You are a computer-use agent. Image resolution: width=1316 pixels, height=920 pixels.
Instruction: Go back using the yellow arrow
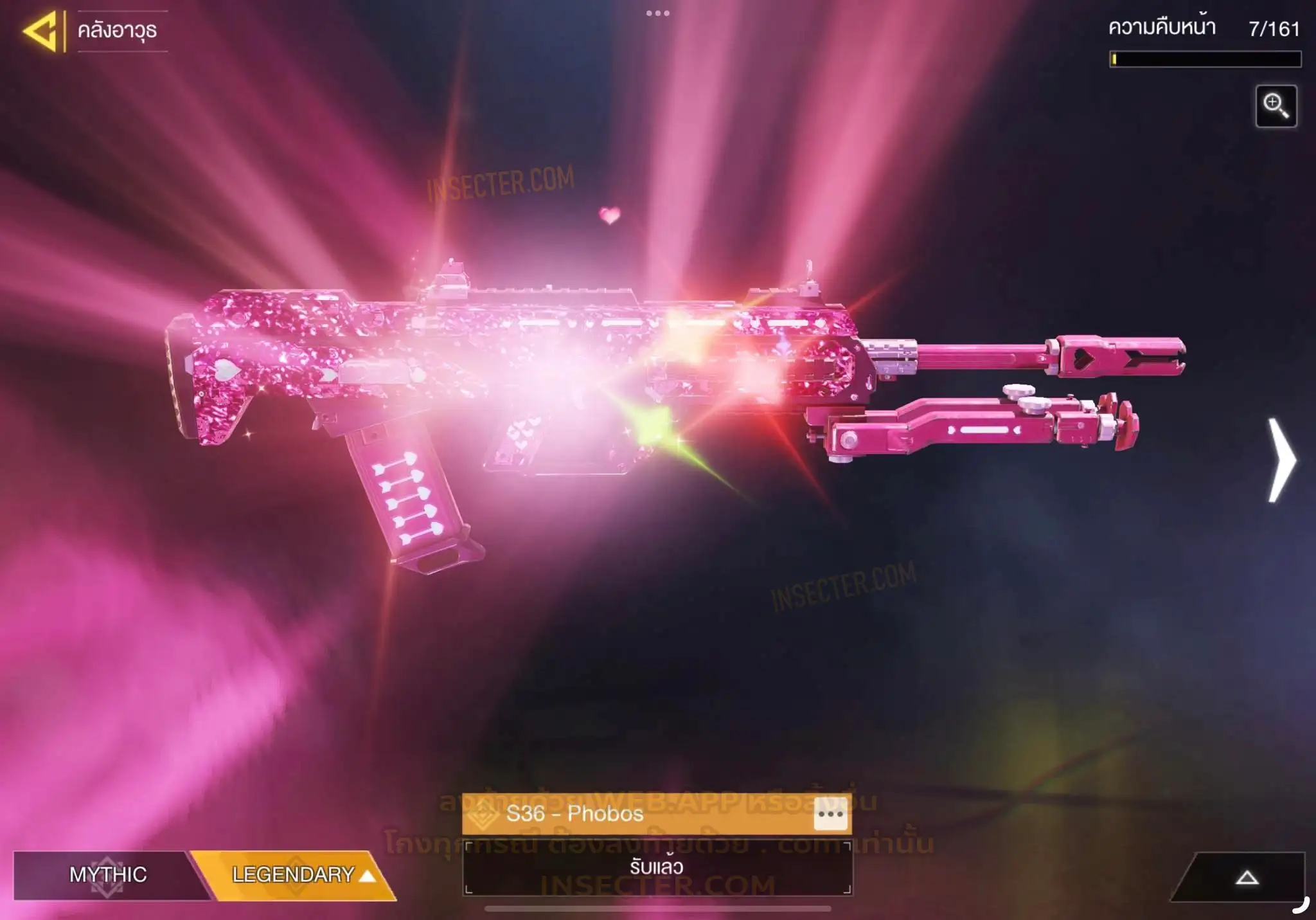point(40,31)
